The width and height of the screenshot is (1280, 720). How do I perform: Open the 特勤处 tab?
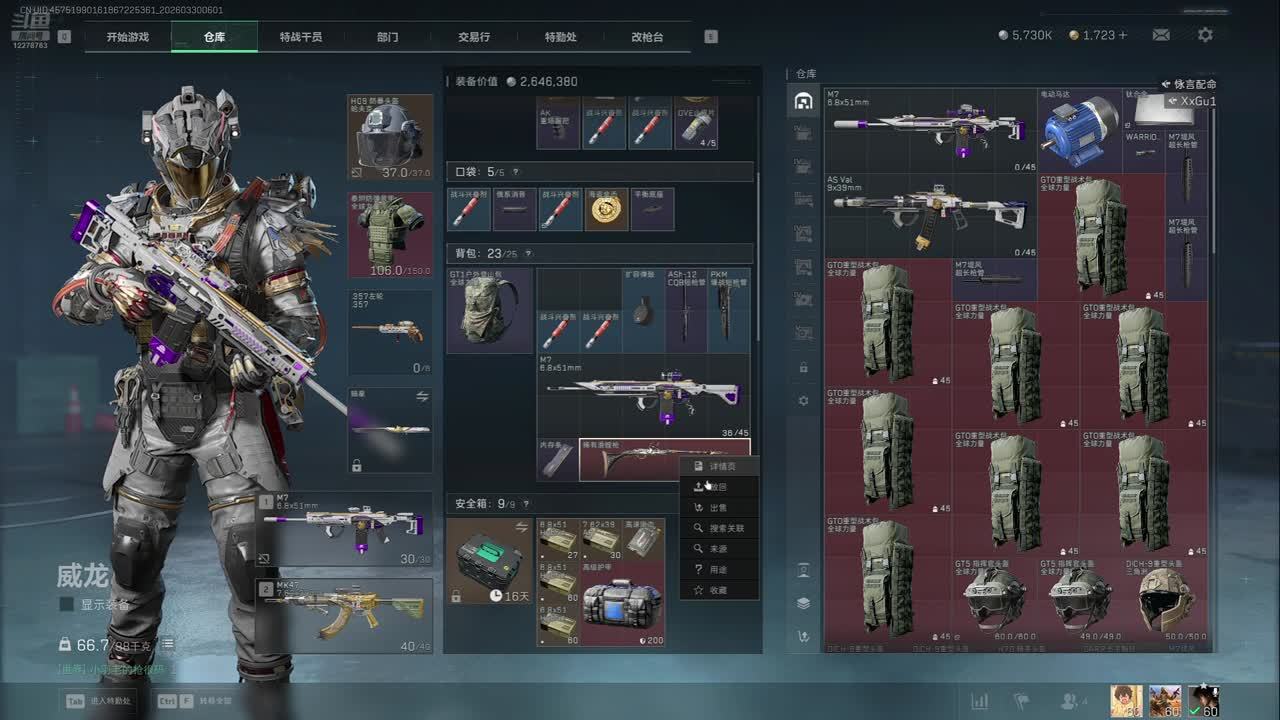(x=560, y=37)
